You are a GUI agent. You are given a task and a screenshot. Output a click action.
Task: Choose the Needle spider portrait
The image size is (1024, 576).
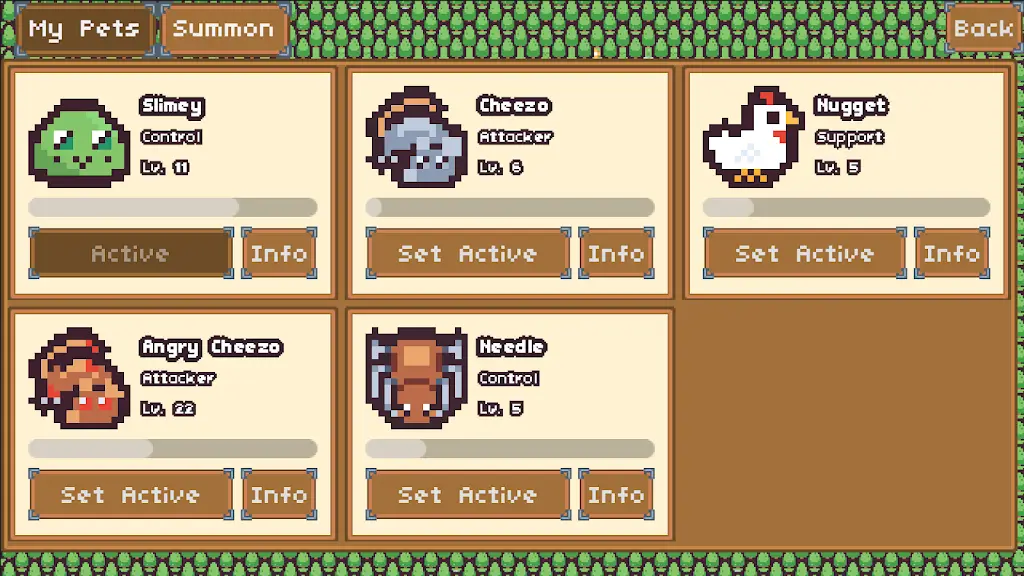[416, 378]
